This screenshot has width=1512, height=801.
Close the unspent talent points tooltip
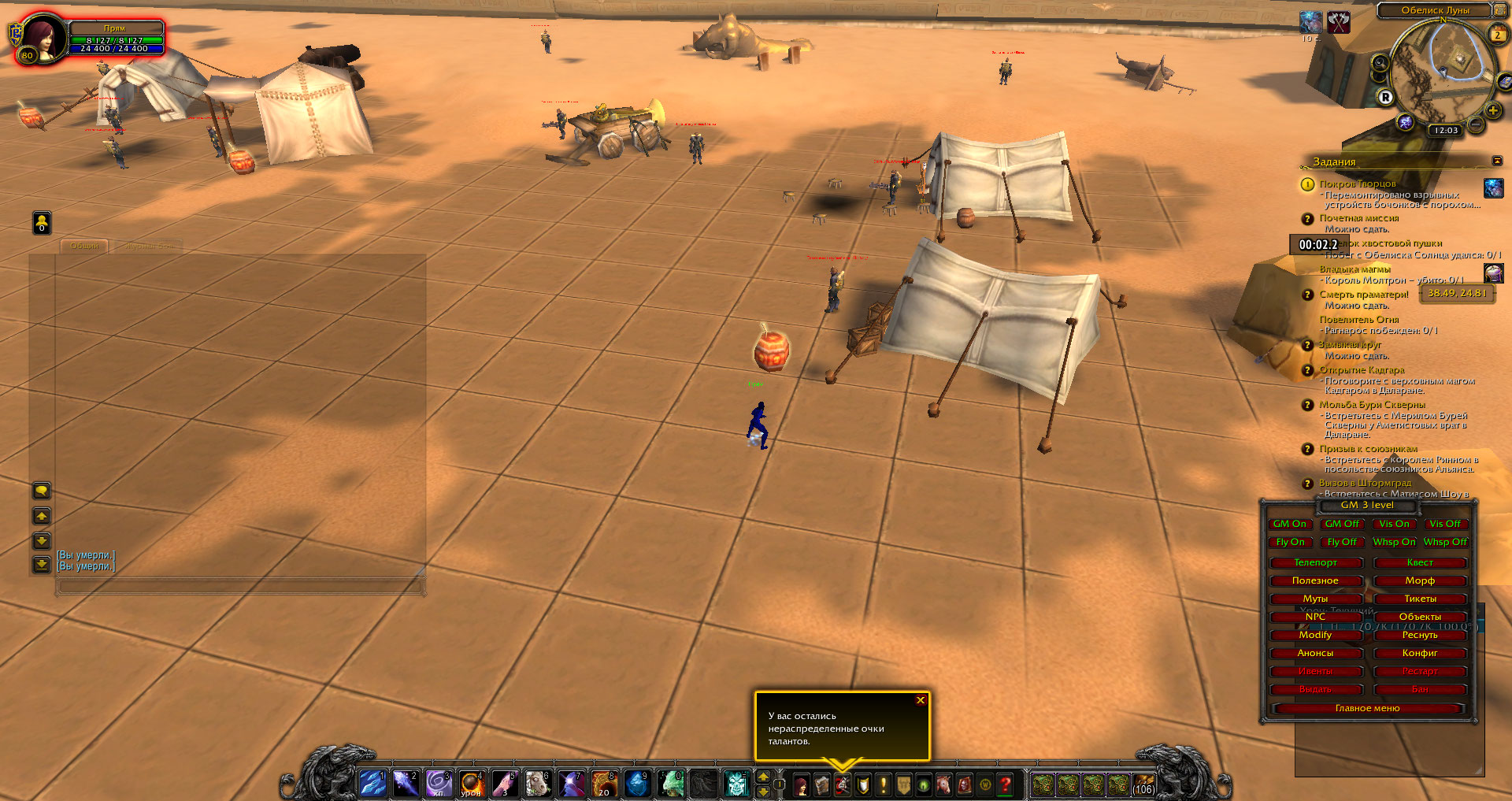click(x=921, y=700)
